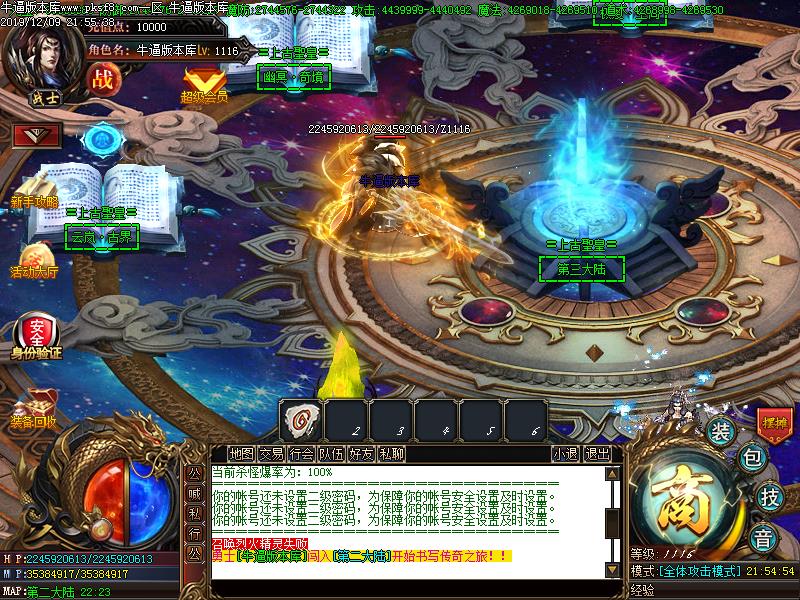Viewport: 800px width, 600px height.
Task: Select the first hotbar skill slot
Action: coord(300,420)
